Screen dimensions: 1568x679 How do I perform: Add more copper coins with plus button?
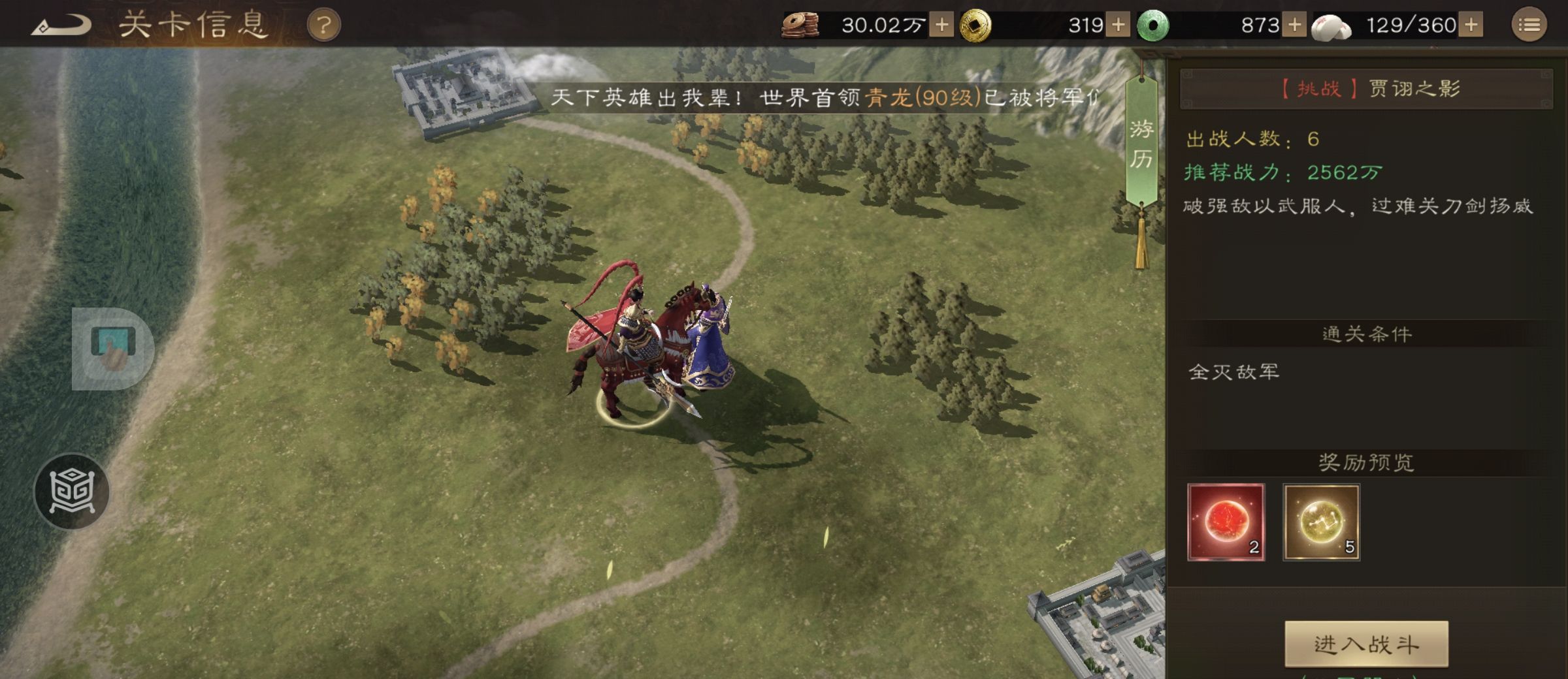(941, 25)
